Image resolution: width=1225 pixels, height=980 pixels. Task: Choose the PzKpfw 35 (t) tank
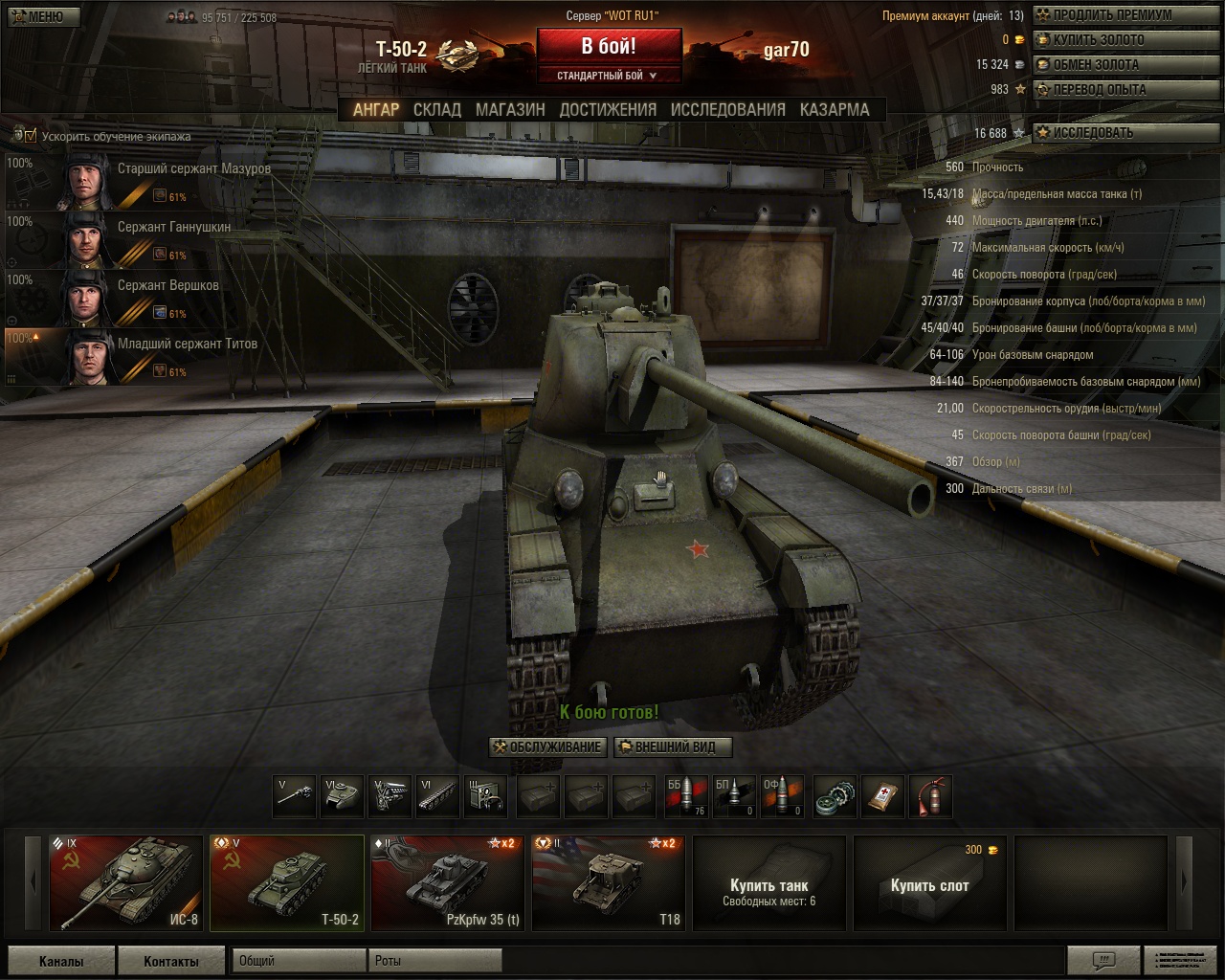pyautogui.click(x=448, y=882)
